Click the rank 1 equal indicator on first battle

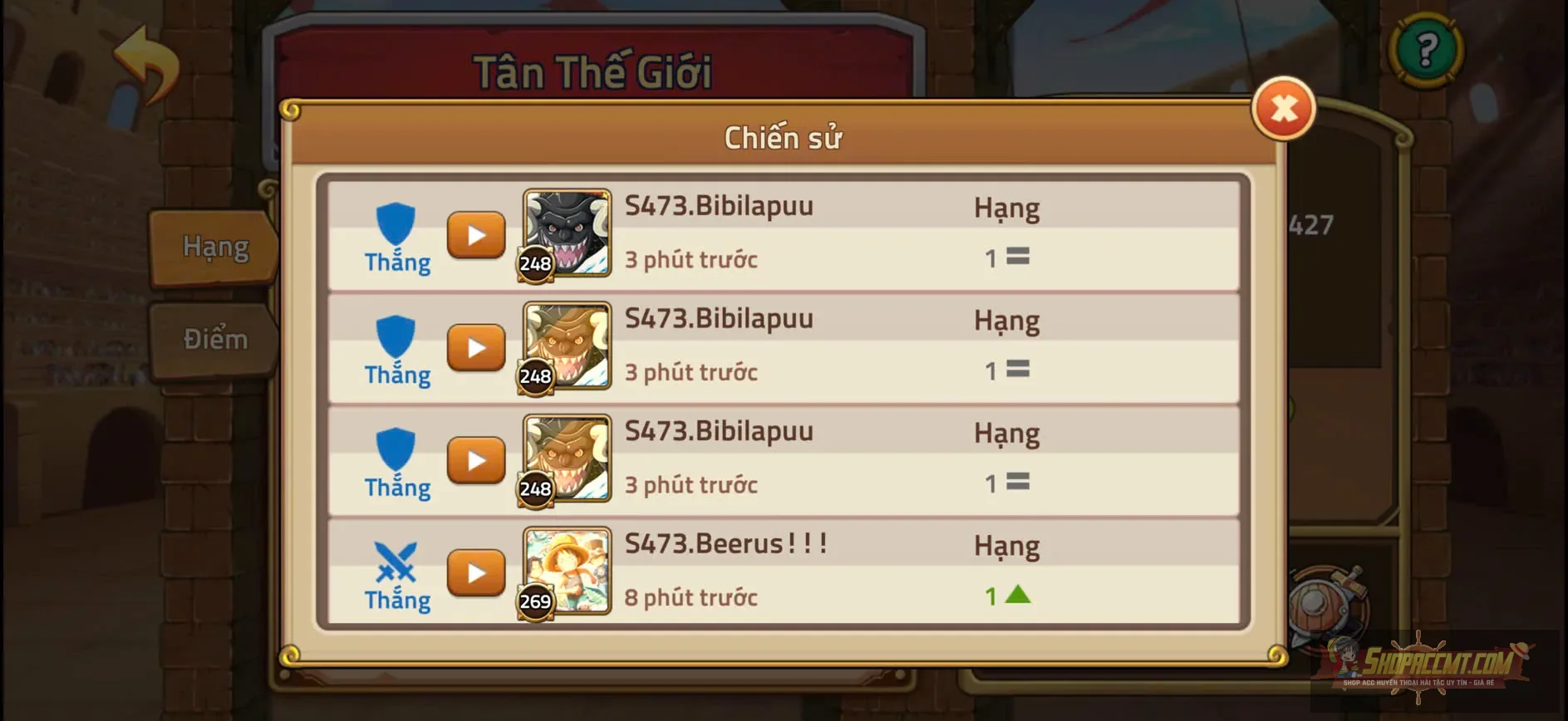point(1008,258)
